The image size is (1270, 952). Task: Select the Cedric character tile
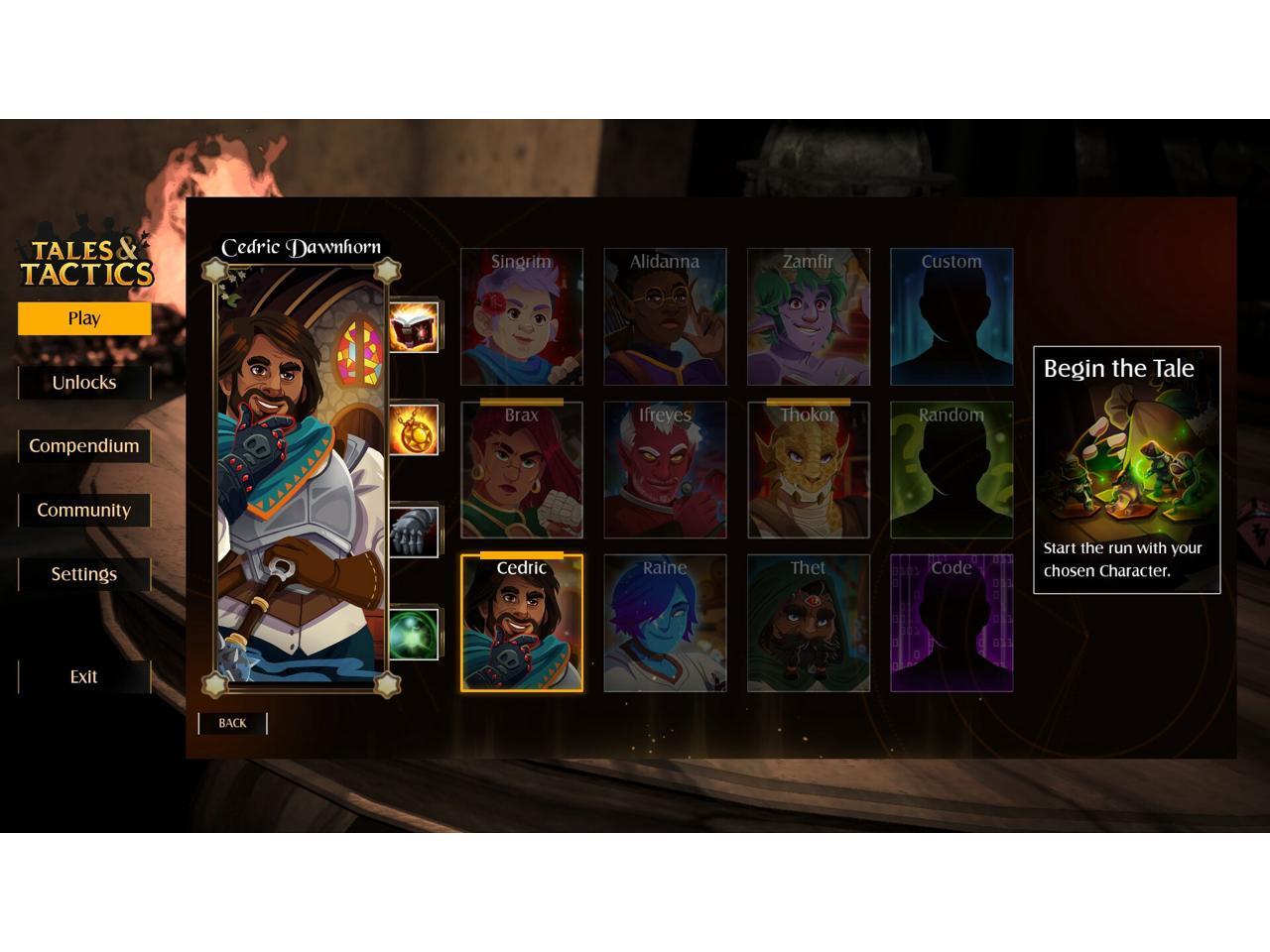coord(522,624)
